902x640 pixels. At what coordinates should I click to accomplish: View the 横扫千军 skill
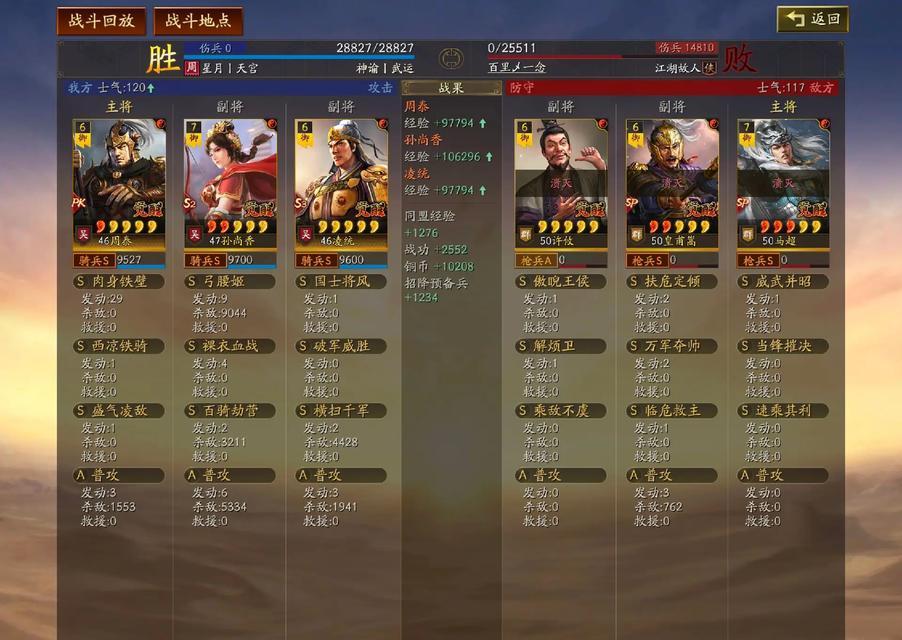pos(341,411)
